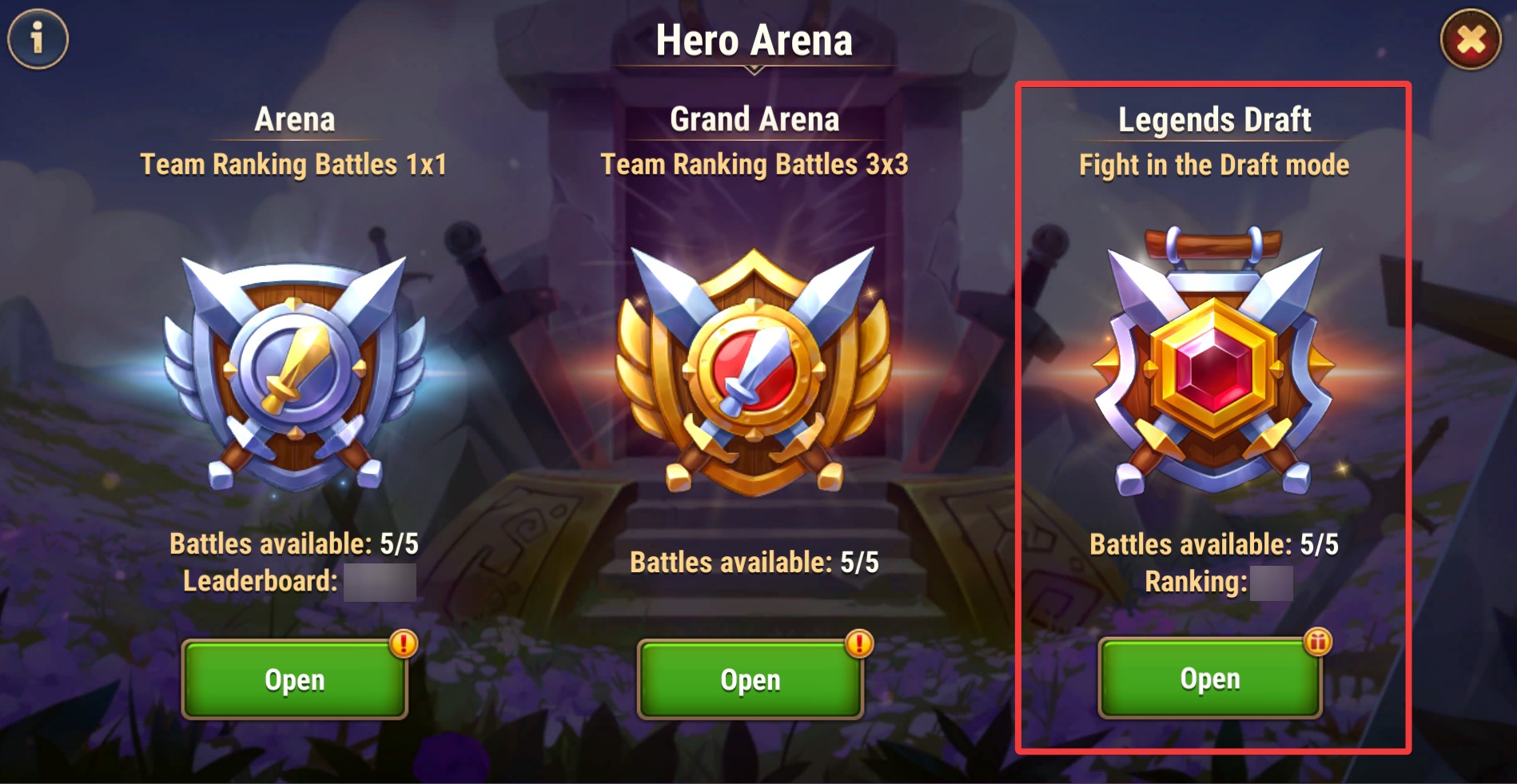Viewport: 1517px width, 784px height.
Task: Open the Arena 1x1 mode
Action: 294,679
